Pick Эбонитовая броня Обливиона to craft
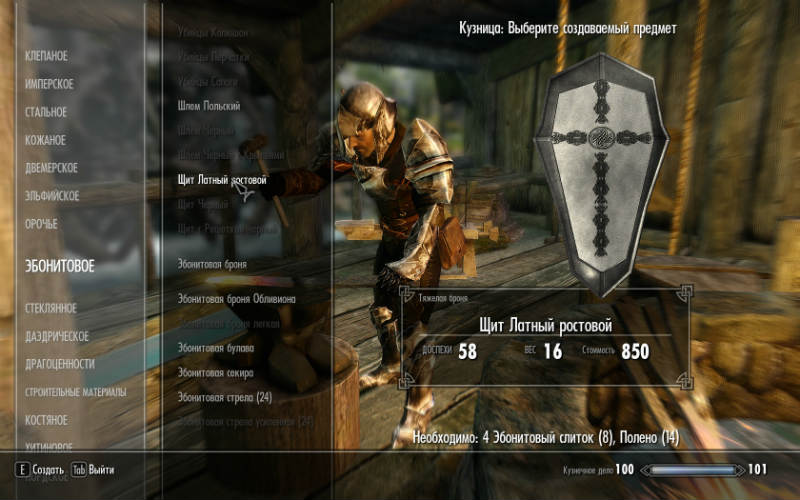The height and width of the screenshot is (500, 800). [240, 299]
